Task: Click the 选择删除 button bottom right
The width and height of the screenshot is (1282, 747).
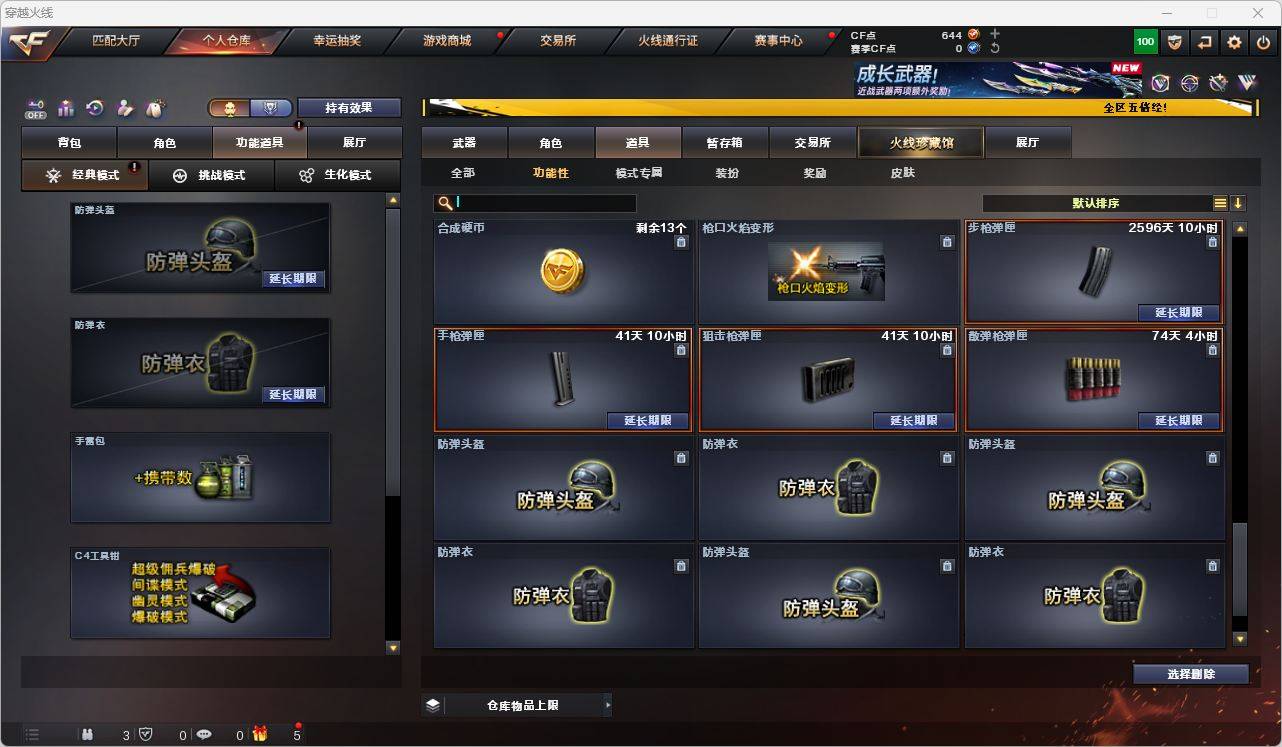Action: tap(1190, 674)
